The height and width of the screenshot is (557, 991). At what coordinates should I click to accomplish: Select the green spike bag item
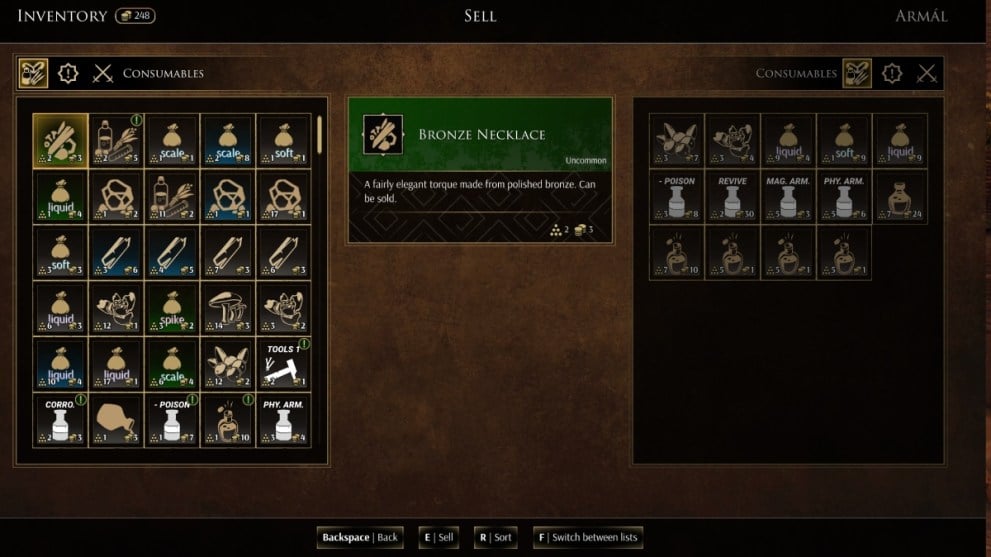(x=172, y=308)
